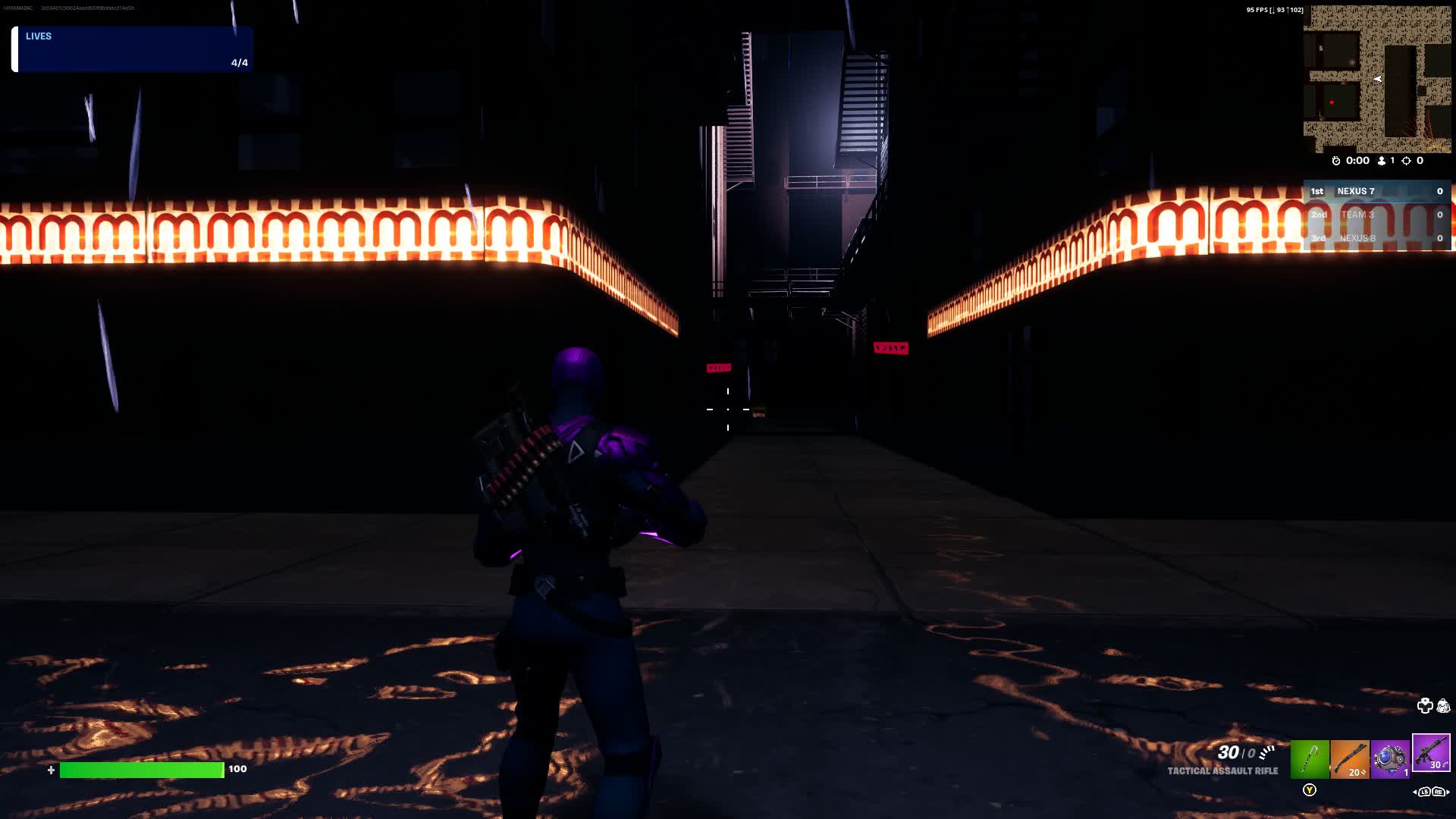Click the Lives tracker panel
The height and width of the screenshot is (819, 1456).
pos(132,49)
